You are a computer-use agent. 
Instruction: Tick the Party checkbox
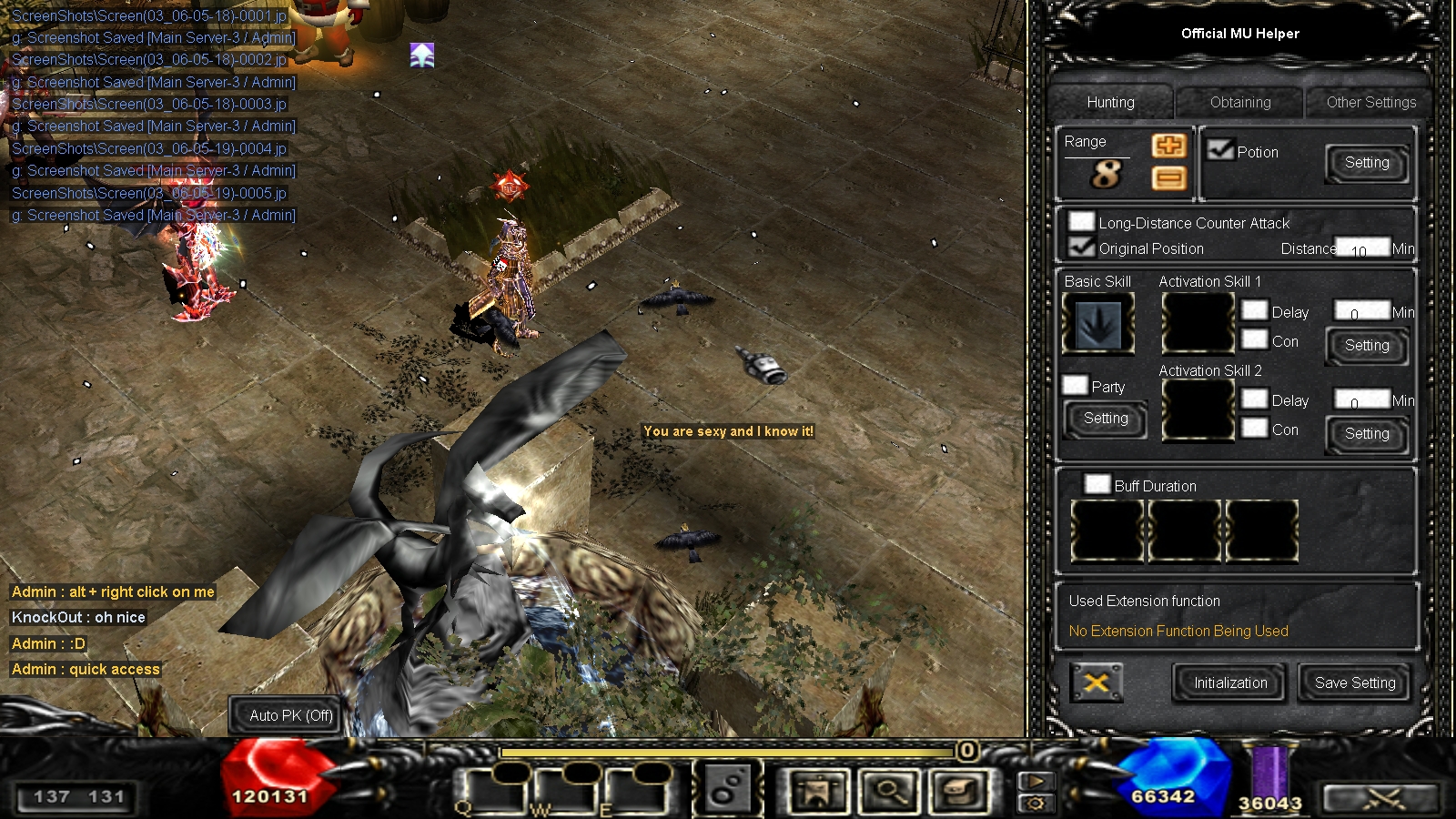click(1076, 386)
